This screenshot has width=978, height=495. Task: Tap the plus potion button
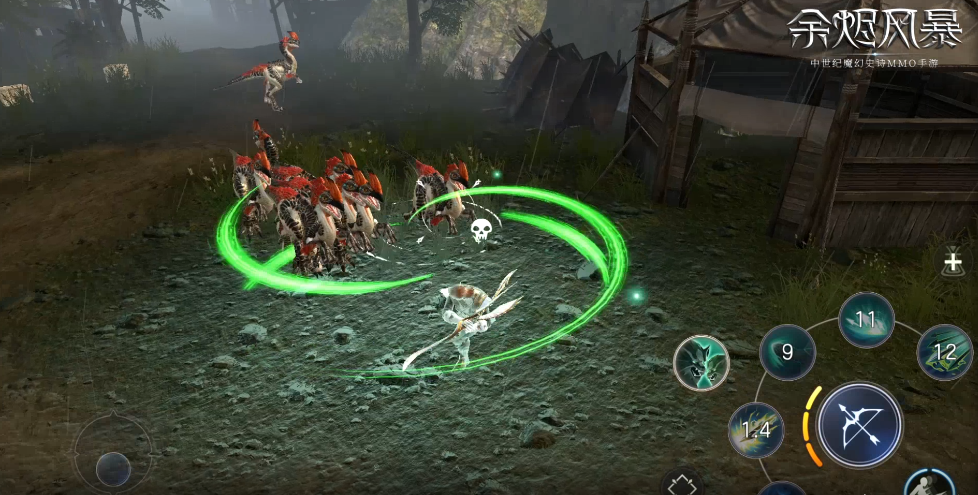pos(952,264)
